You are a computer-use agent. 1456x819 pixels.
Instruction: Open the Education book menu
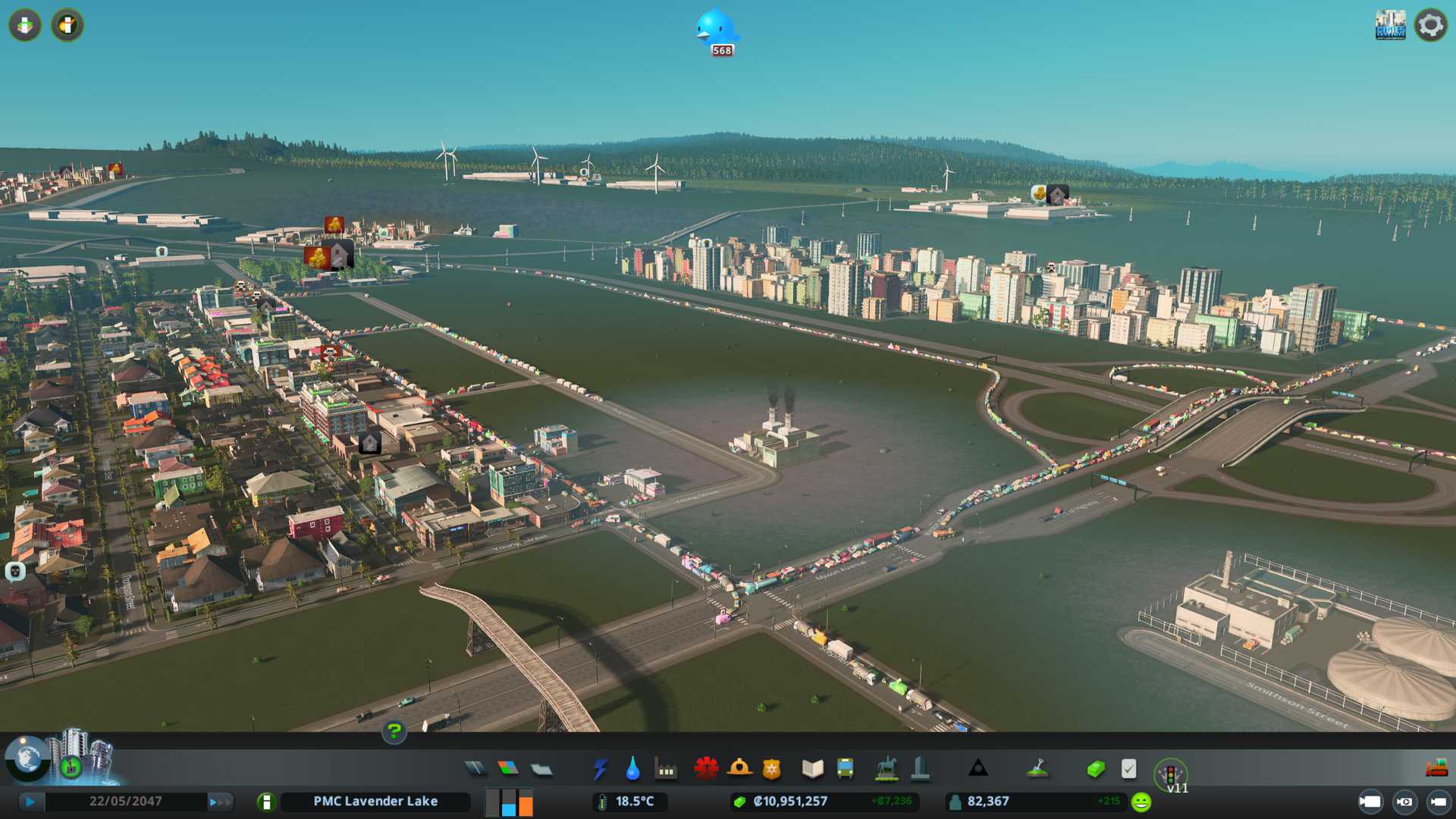point(812,769)
